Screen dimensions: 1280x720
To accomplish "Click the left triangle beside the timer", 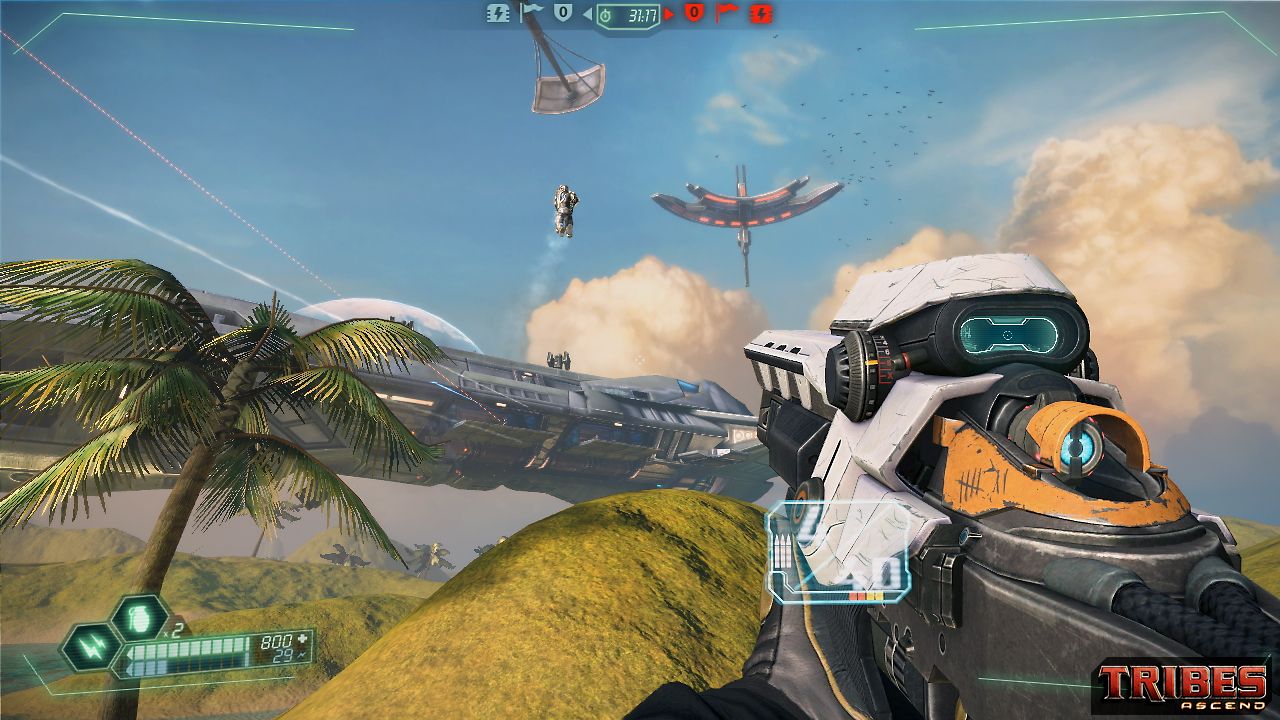I will pyautogui.click(x=586, y=14).
